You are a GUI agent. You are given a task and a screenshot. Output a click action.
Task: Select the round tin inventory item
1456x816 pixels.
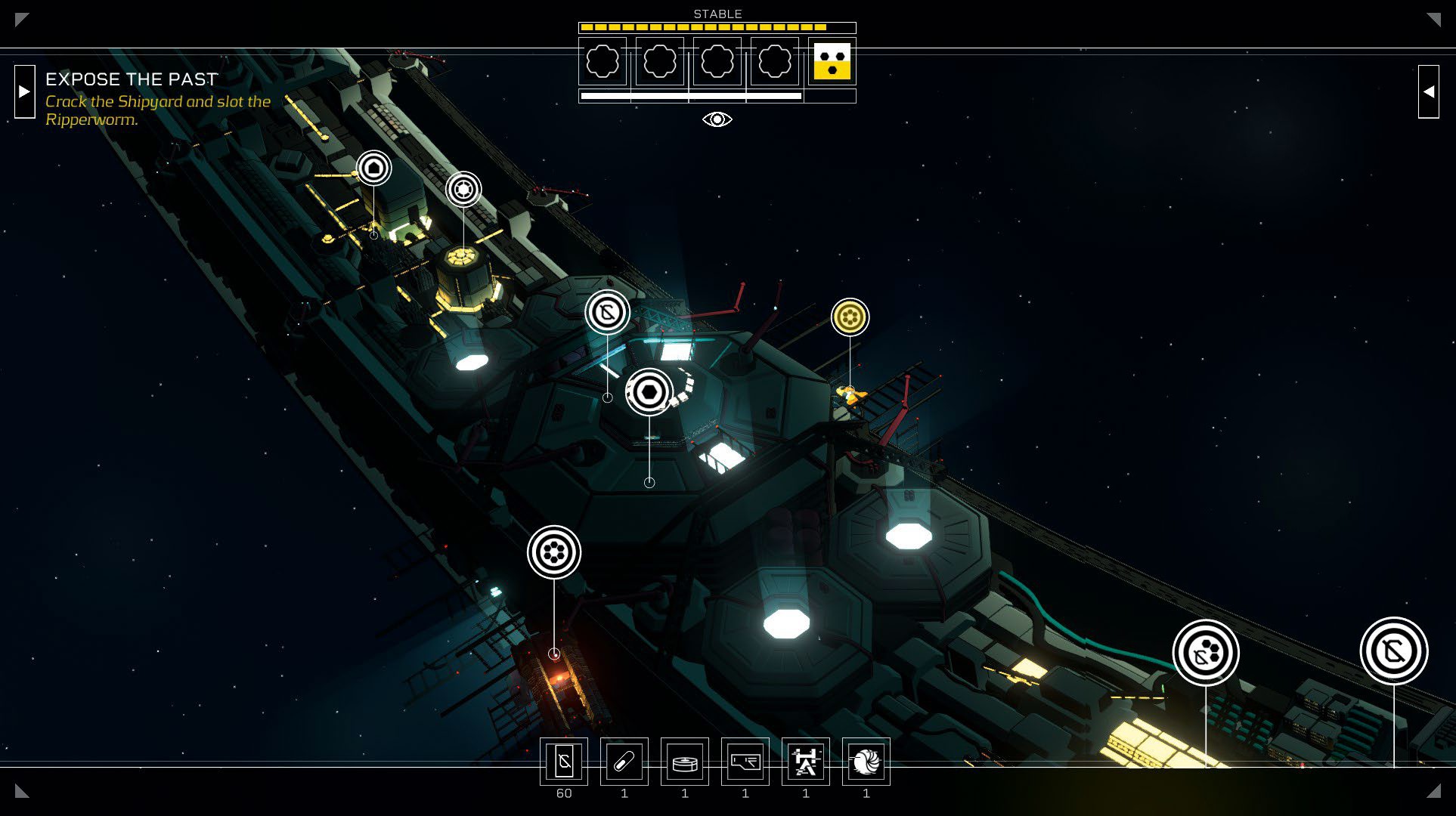pyautogui.click(x=685, y=762)
